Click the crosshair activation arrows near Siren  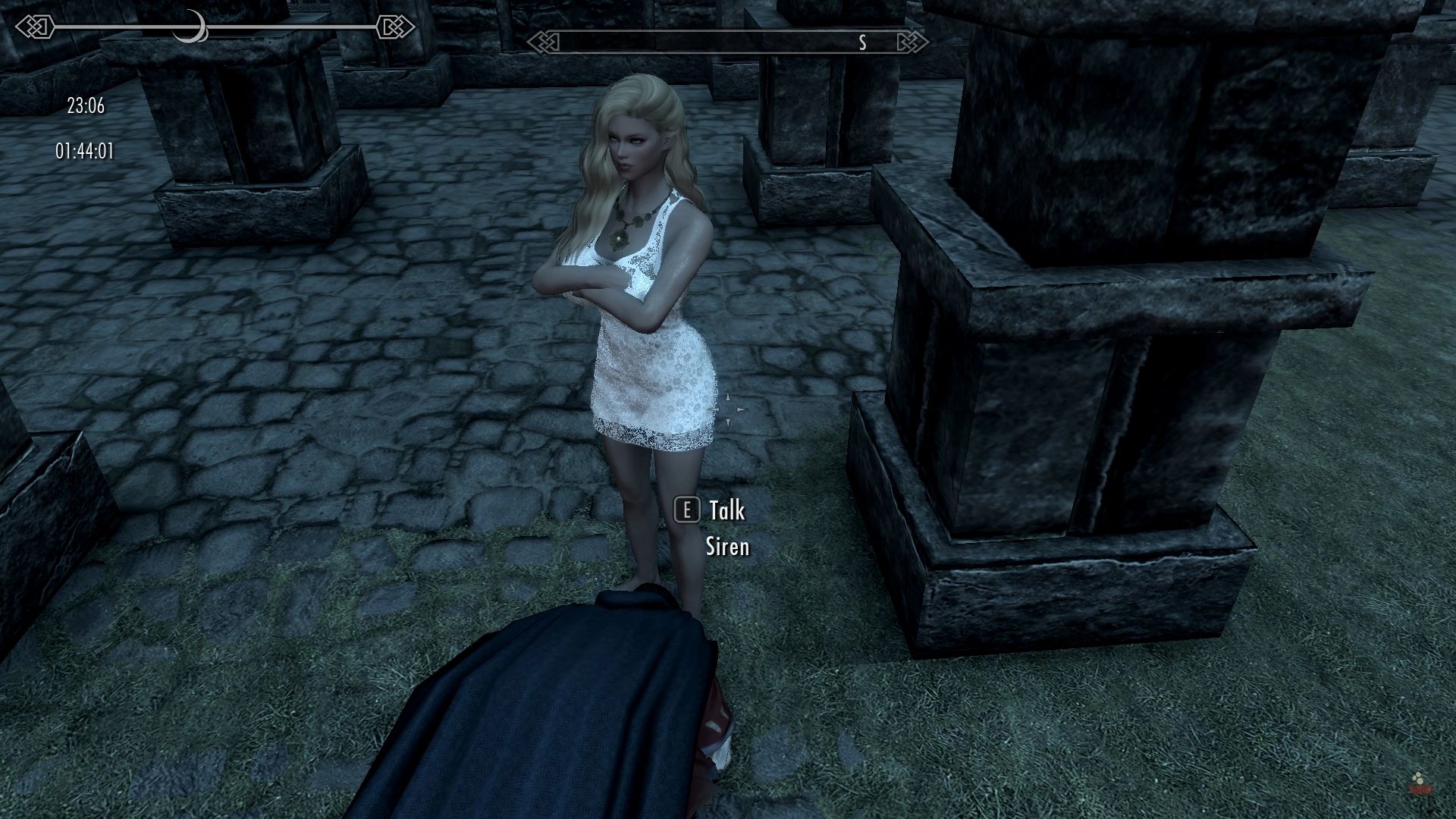[x=729, y=409]
